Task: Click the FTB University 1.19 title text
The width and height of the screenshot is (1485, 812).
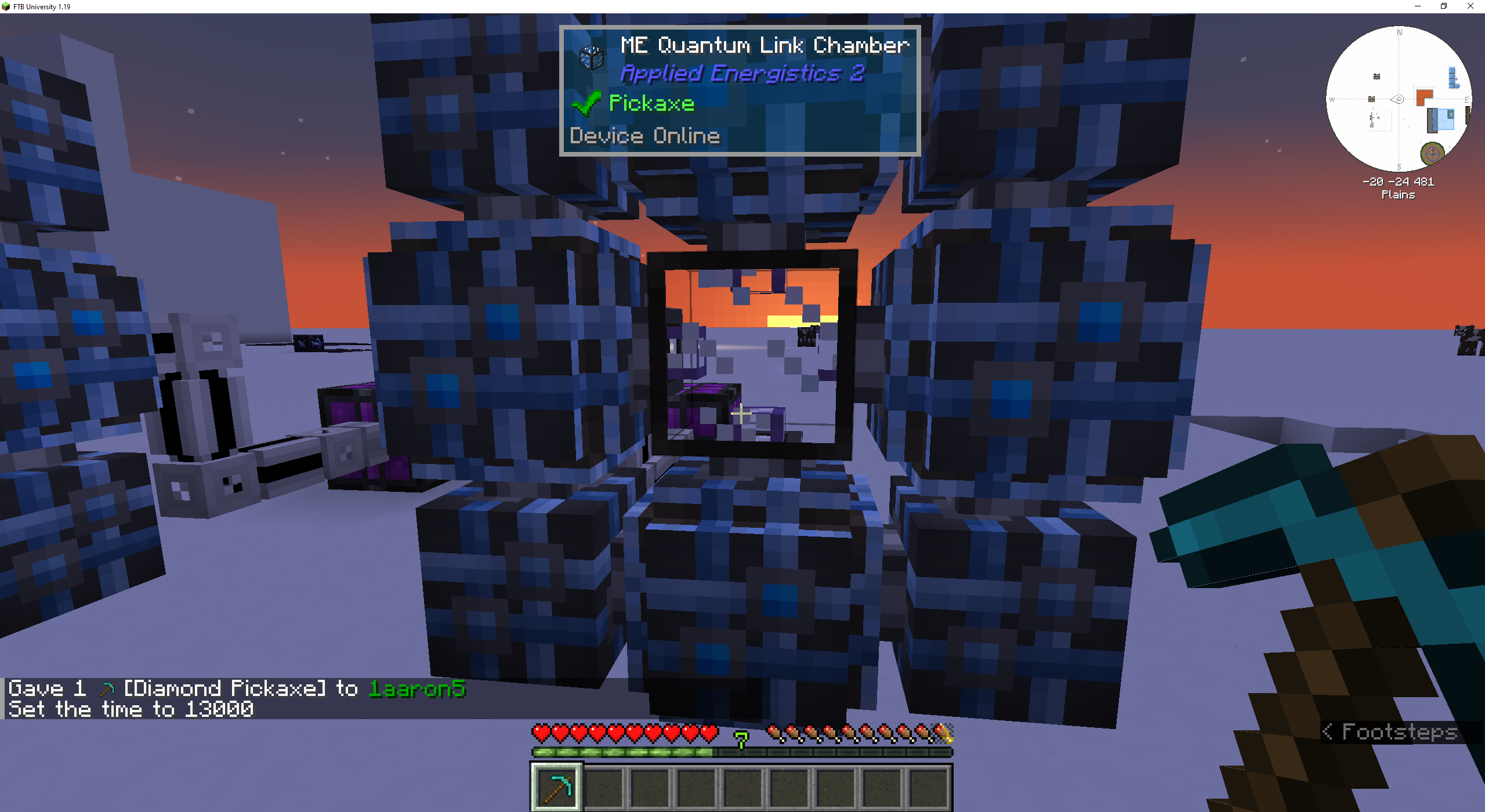Action: [41, 6]
